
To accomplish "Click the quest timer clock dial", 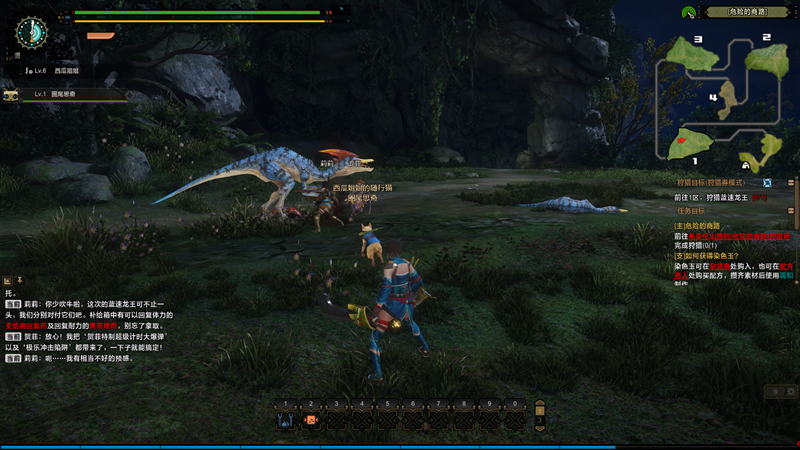I will (32, 33).
